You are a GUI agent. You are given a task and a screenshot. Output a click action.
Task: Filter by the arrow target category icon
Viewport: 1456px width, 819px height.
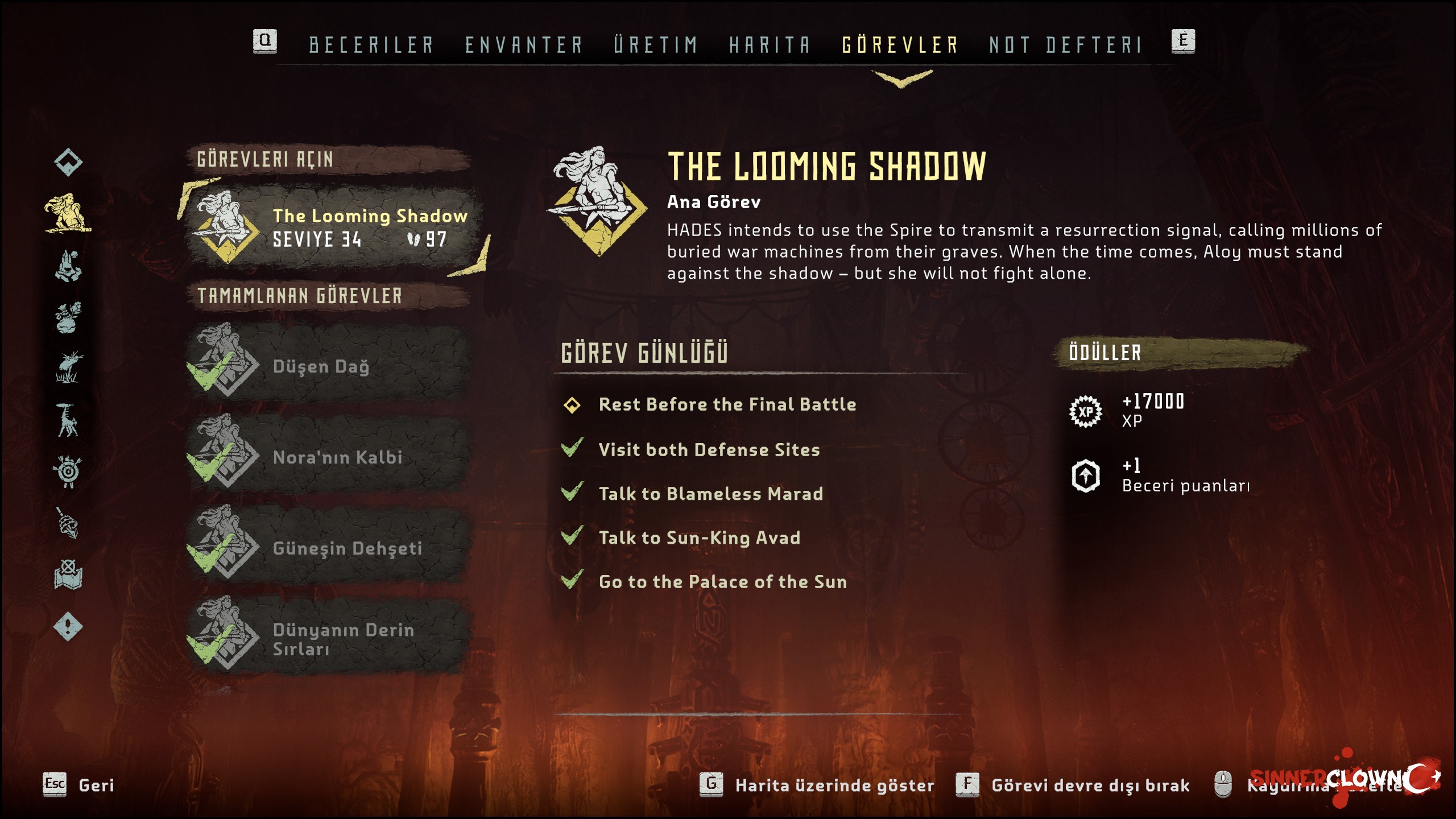pos(68,471)
